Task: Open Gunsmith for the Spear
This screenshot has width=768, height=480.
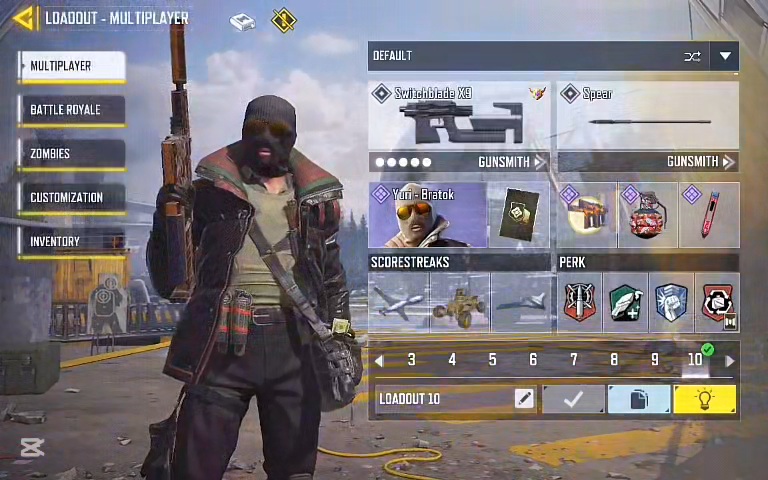Action: (x=700, y=162)
